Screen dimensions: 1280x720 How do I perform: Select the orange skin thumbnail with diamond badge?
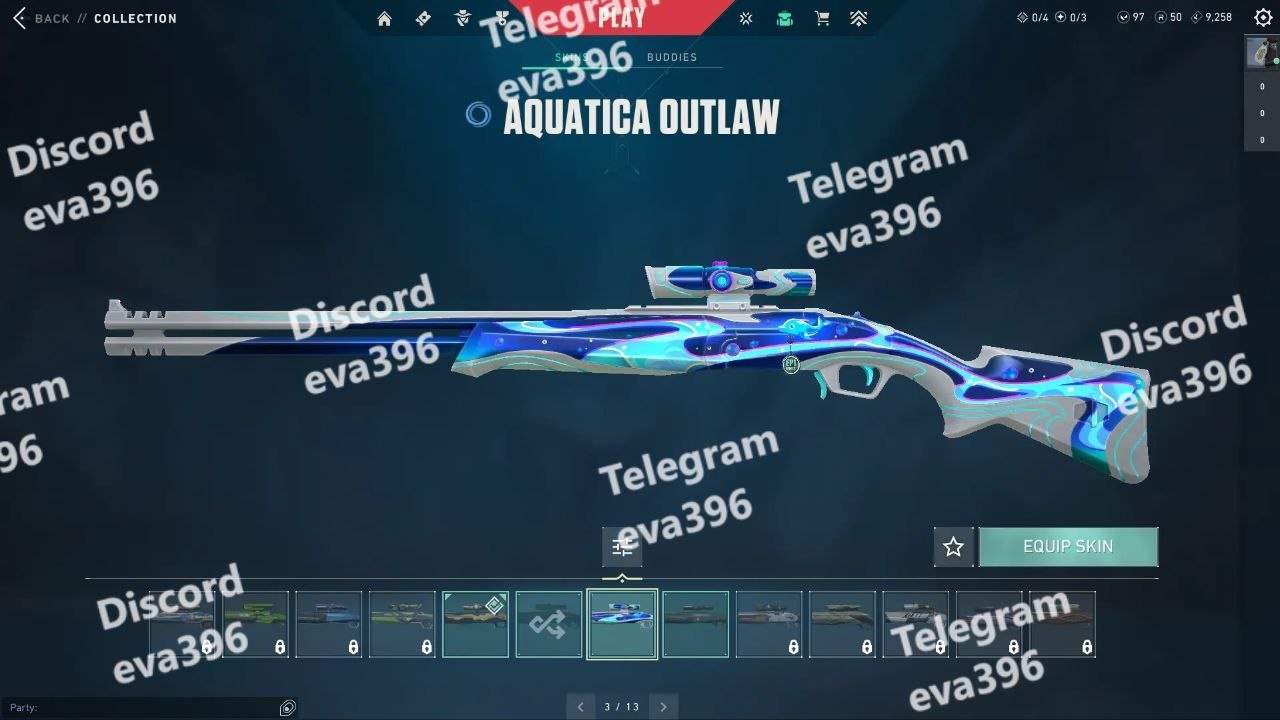click(475, 624)
